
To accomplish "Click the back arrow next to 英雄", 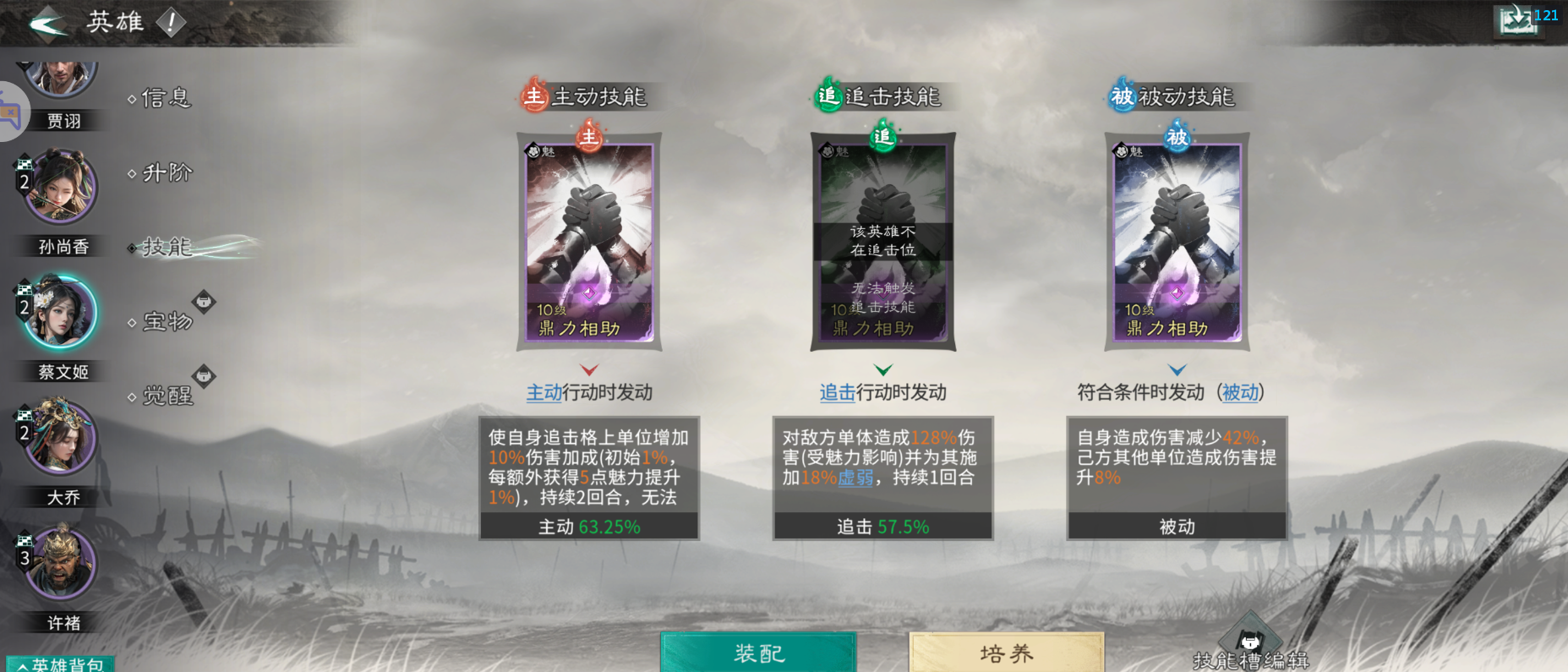I will coord(48,22).
